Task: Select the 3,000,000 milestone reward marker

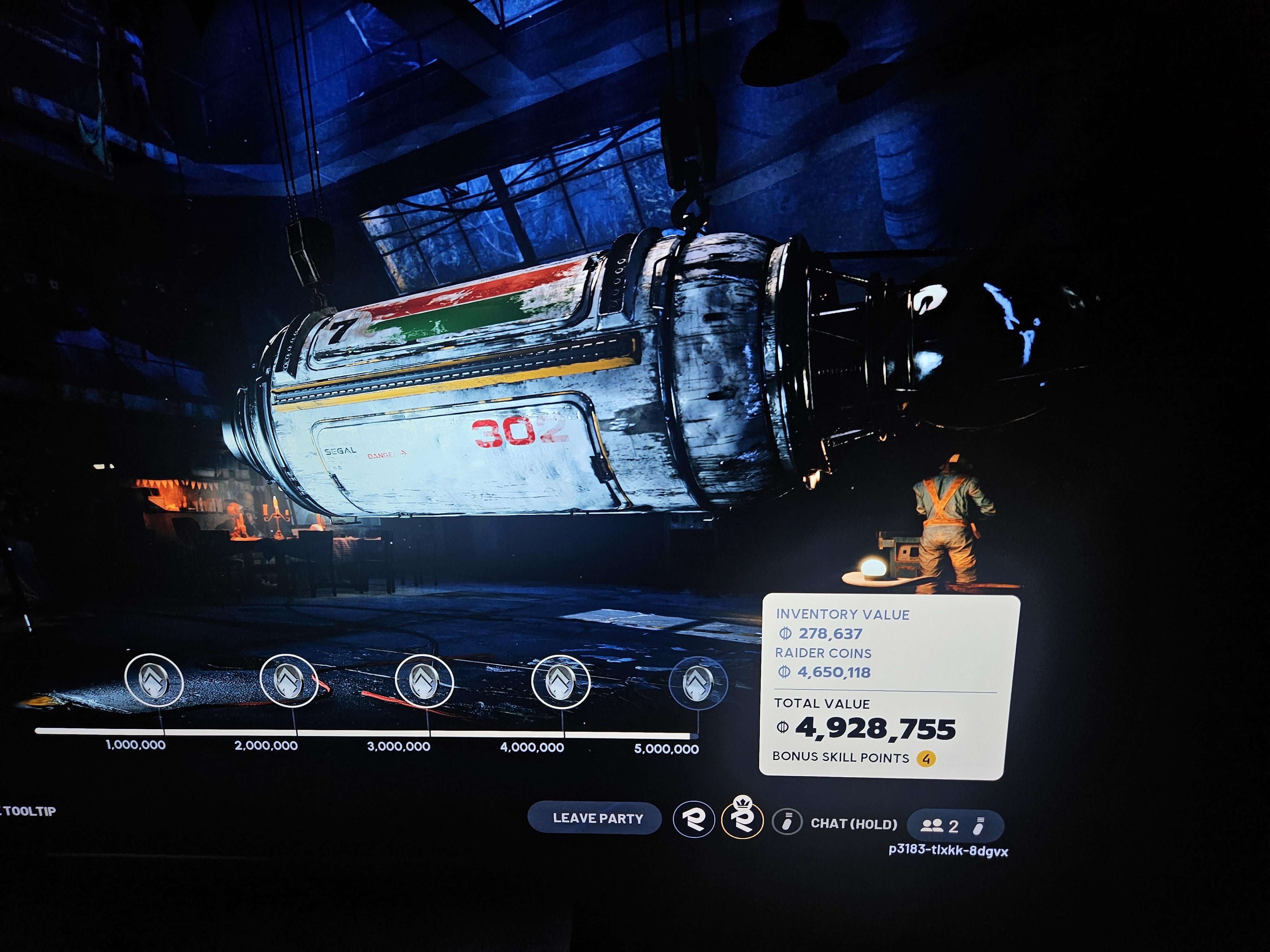Action: 424,681
